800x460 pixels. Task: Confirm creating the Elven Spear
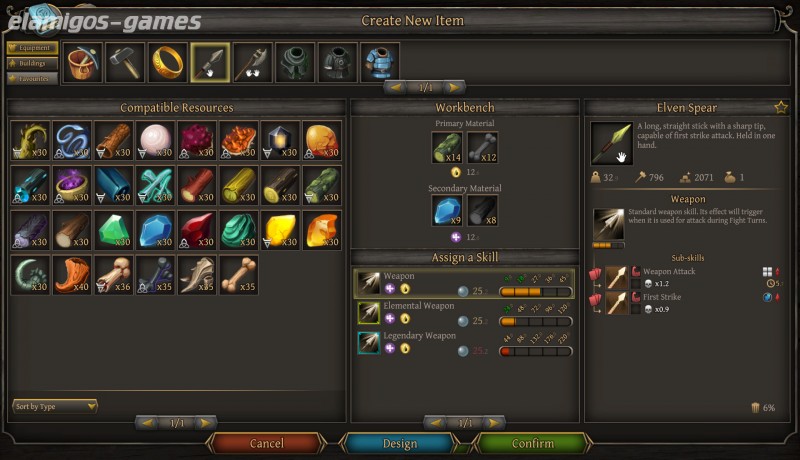pyautogui.click(x=532, y=443)
